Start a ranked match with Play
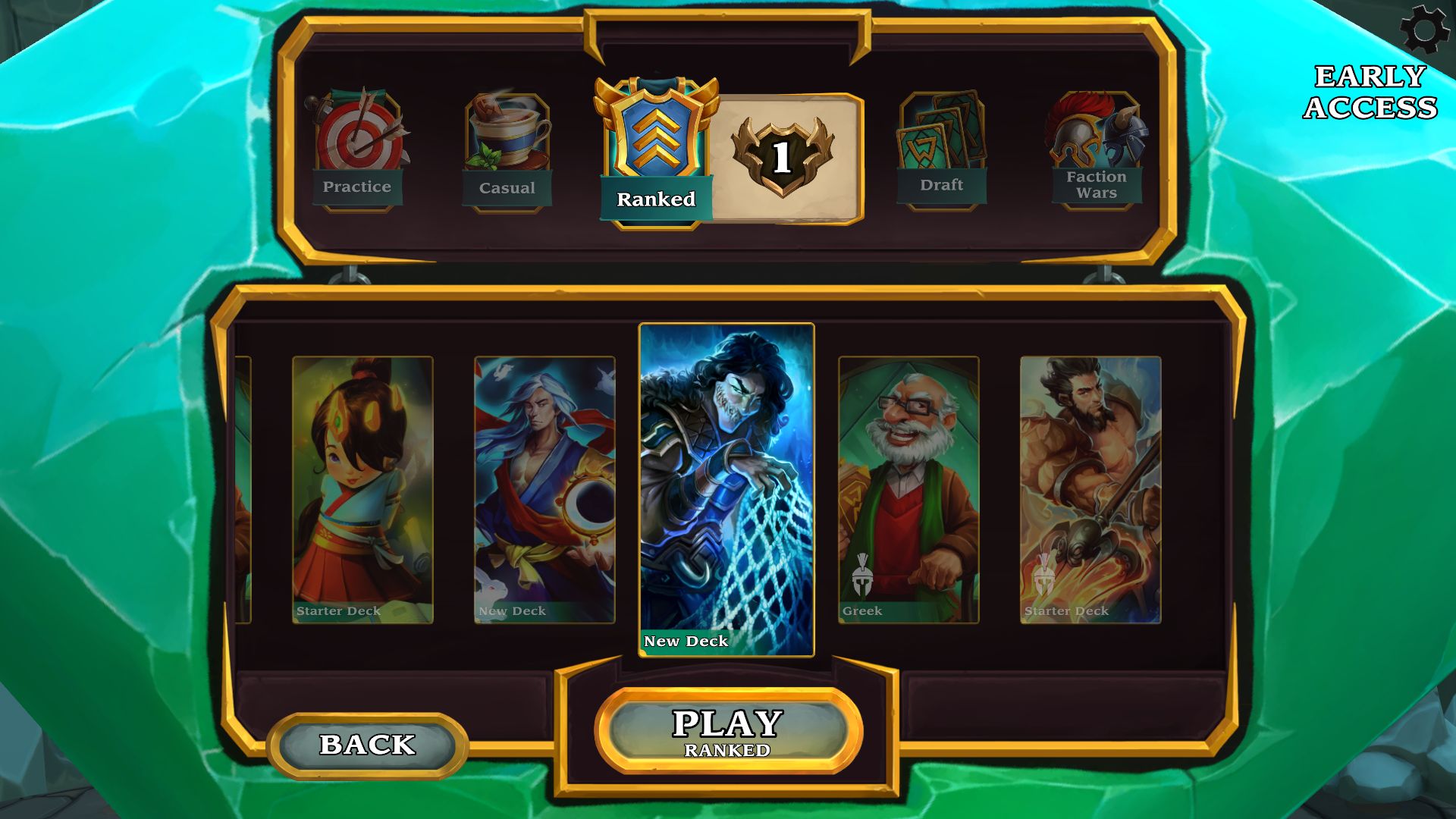This screenshot has height=819, width=1456. [x=728, y=731]
